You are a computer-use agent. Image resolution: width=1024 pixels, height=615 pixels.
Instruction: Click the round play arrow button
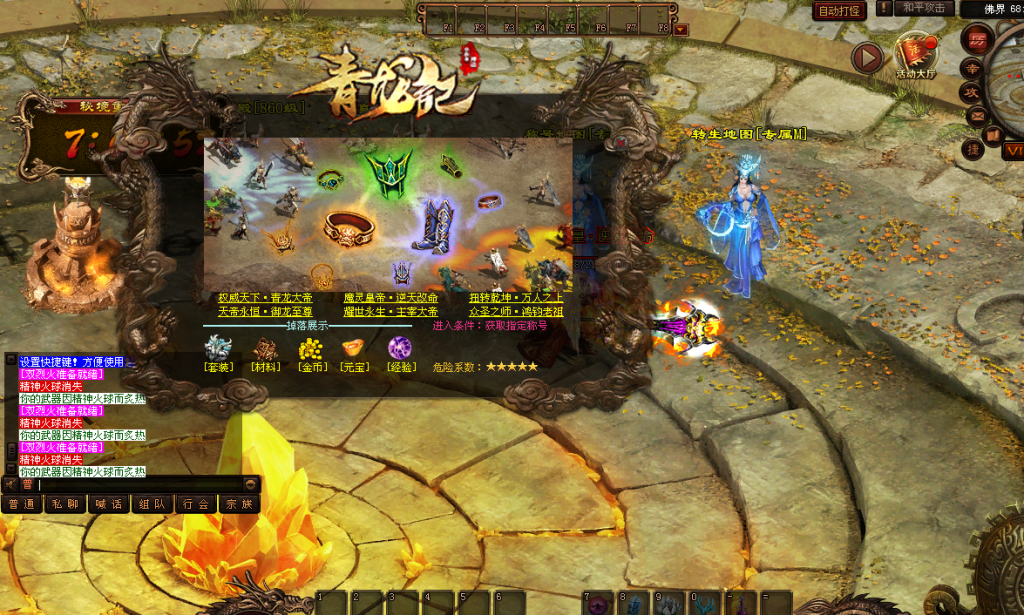[867, 58]
